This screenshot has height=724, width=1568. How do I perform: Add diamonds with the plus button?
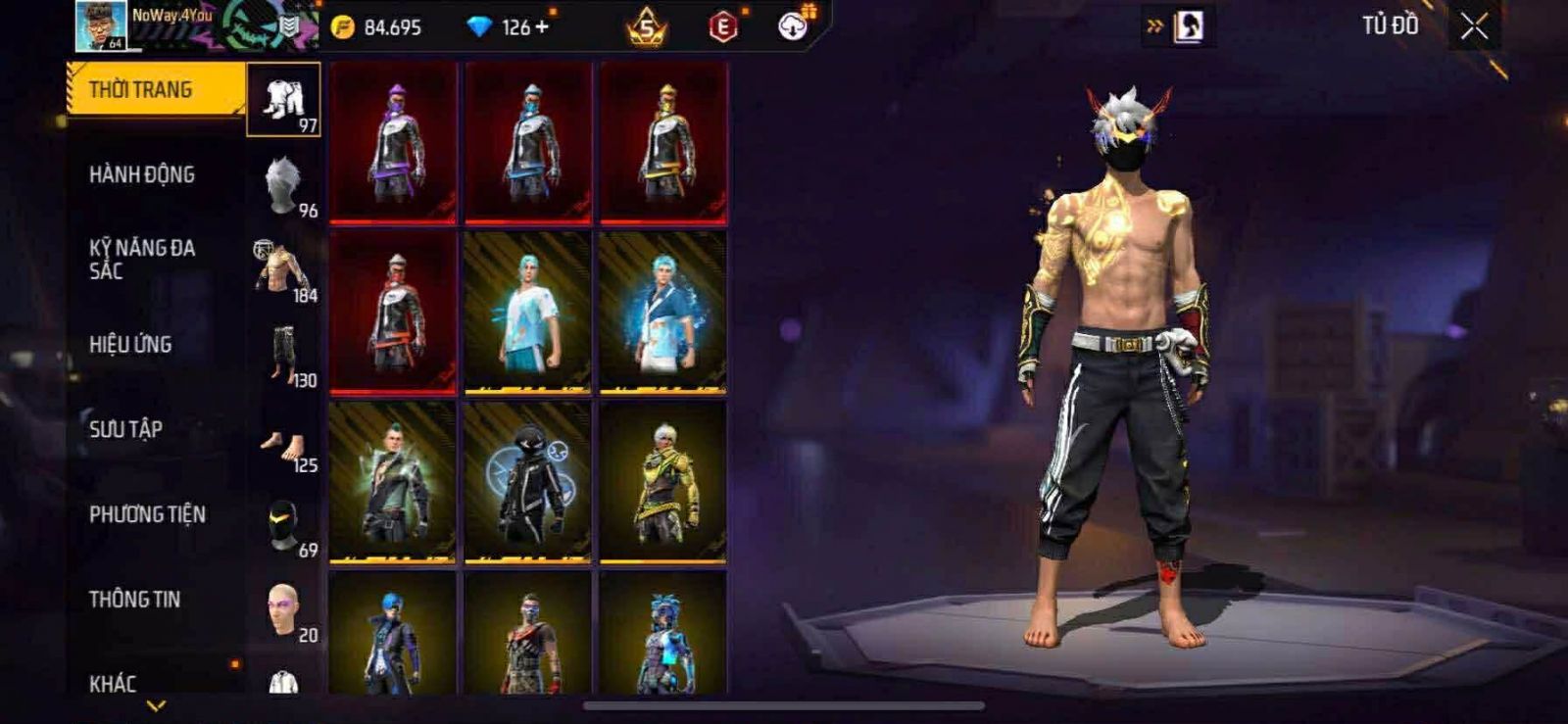[542, 26]
